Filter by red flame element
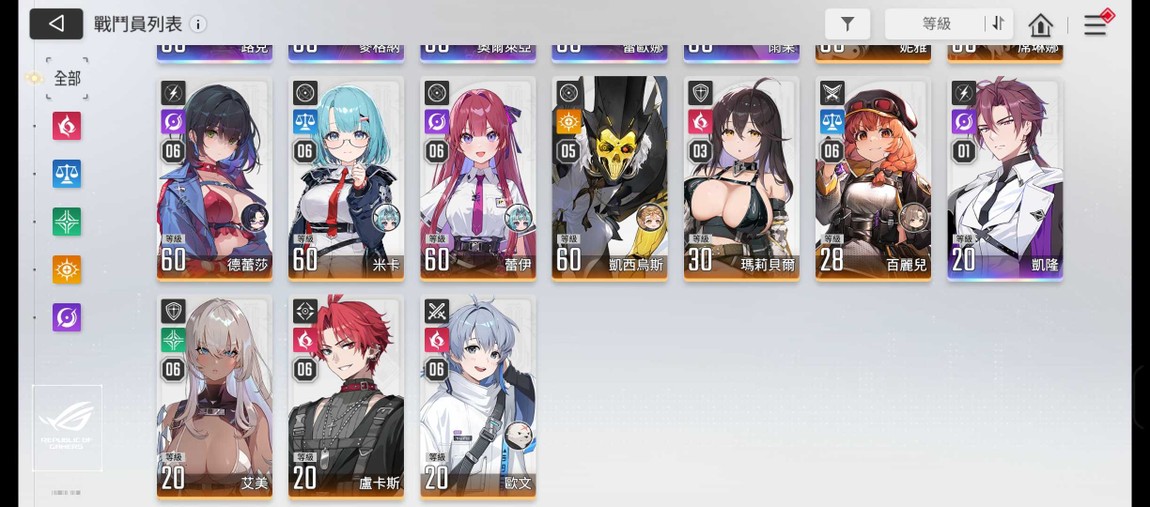The width and height of the screenshot is (1150, 507). [x=67, y=126]
